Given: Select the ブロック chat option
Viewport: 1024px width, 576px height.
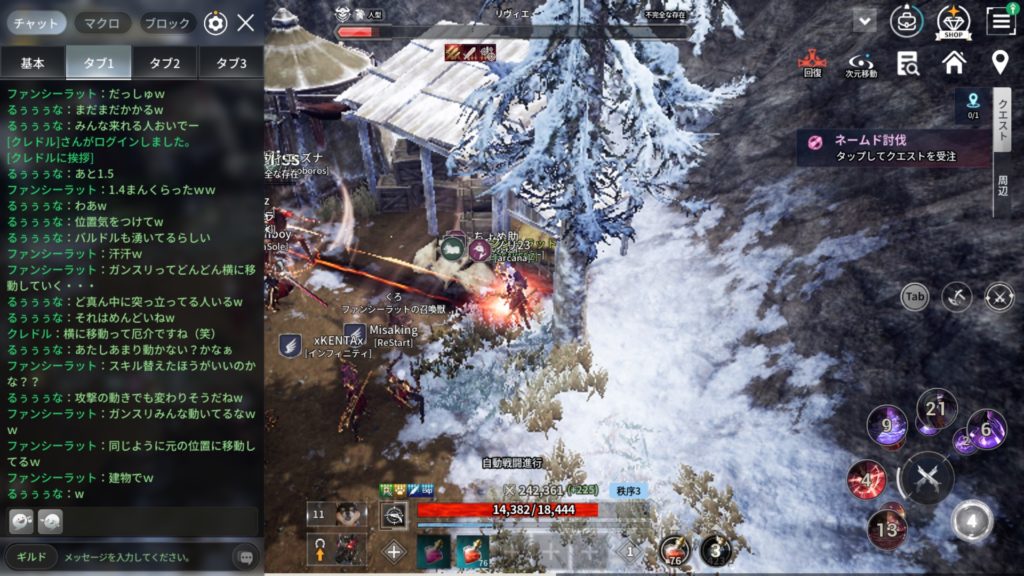Looking at the screenshot, I should click(x=165, y=23).
